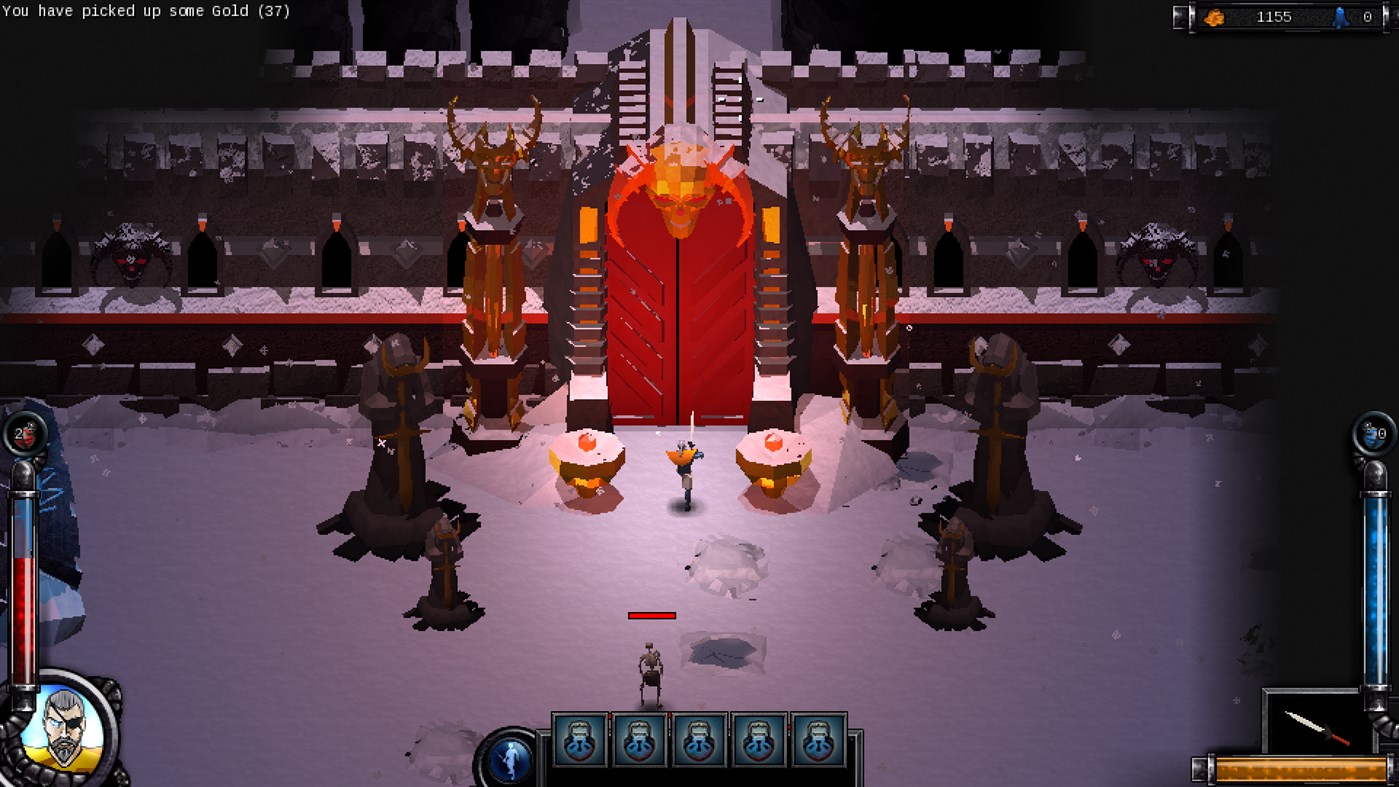Toggle the blue mana orb indicator
This screenshot has width=1399, height=787.
1372,434
